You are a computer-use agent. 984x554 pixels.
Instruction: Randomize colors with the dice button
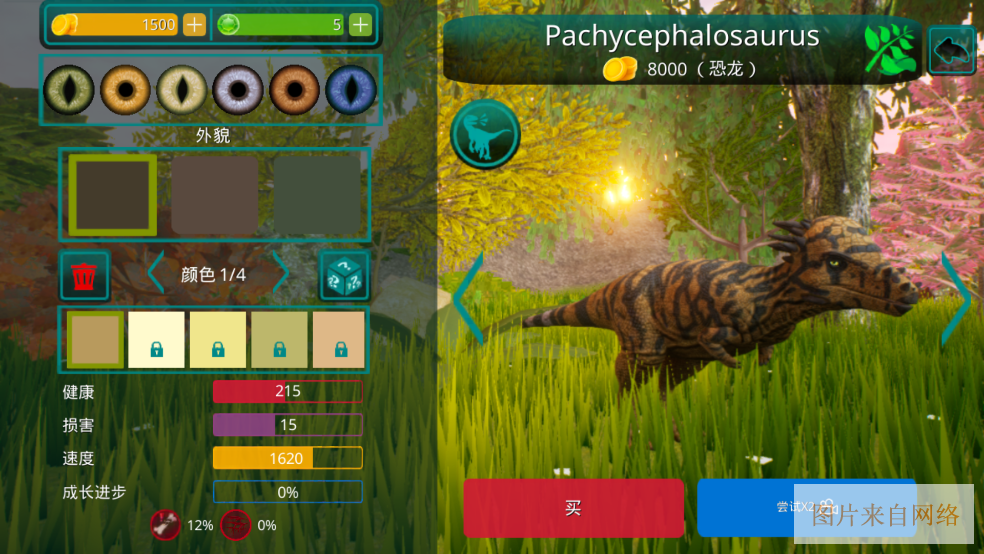344,276
